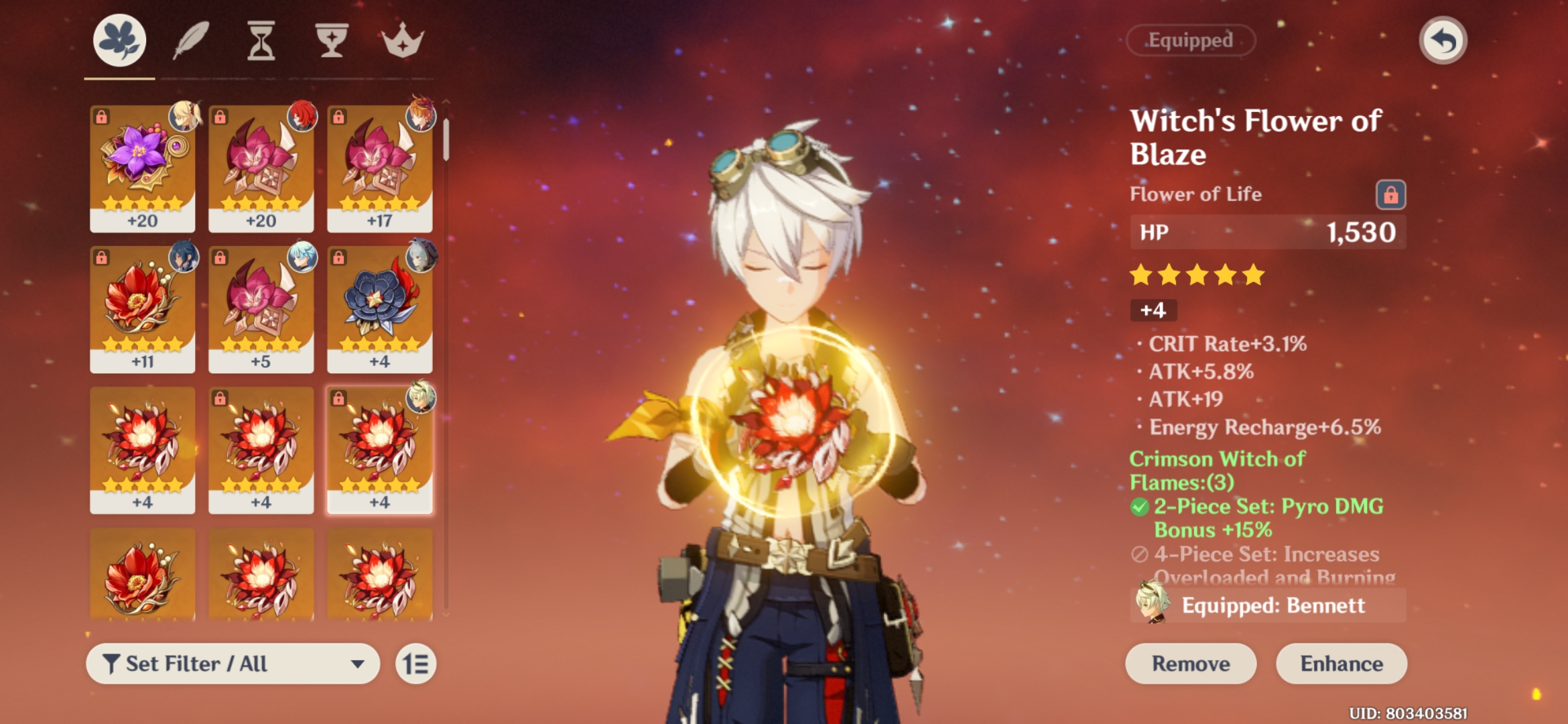Show the Circlet of Logos crown tab
This screenshot has height=724, width=1568.
pyautogui.click(x=402, y=40)
